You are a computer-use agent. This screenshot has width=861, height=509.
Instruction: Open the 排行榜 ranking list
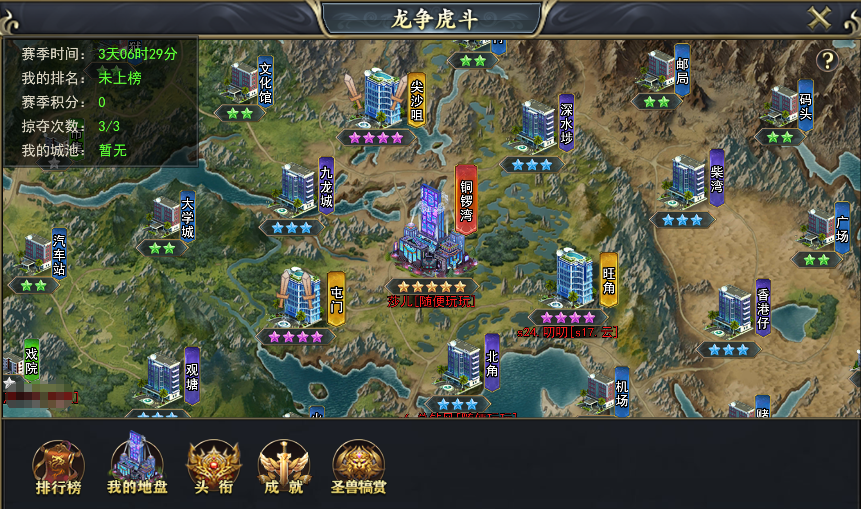58,469
